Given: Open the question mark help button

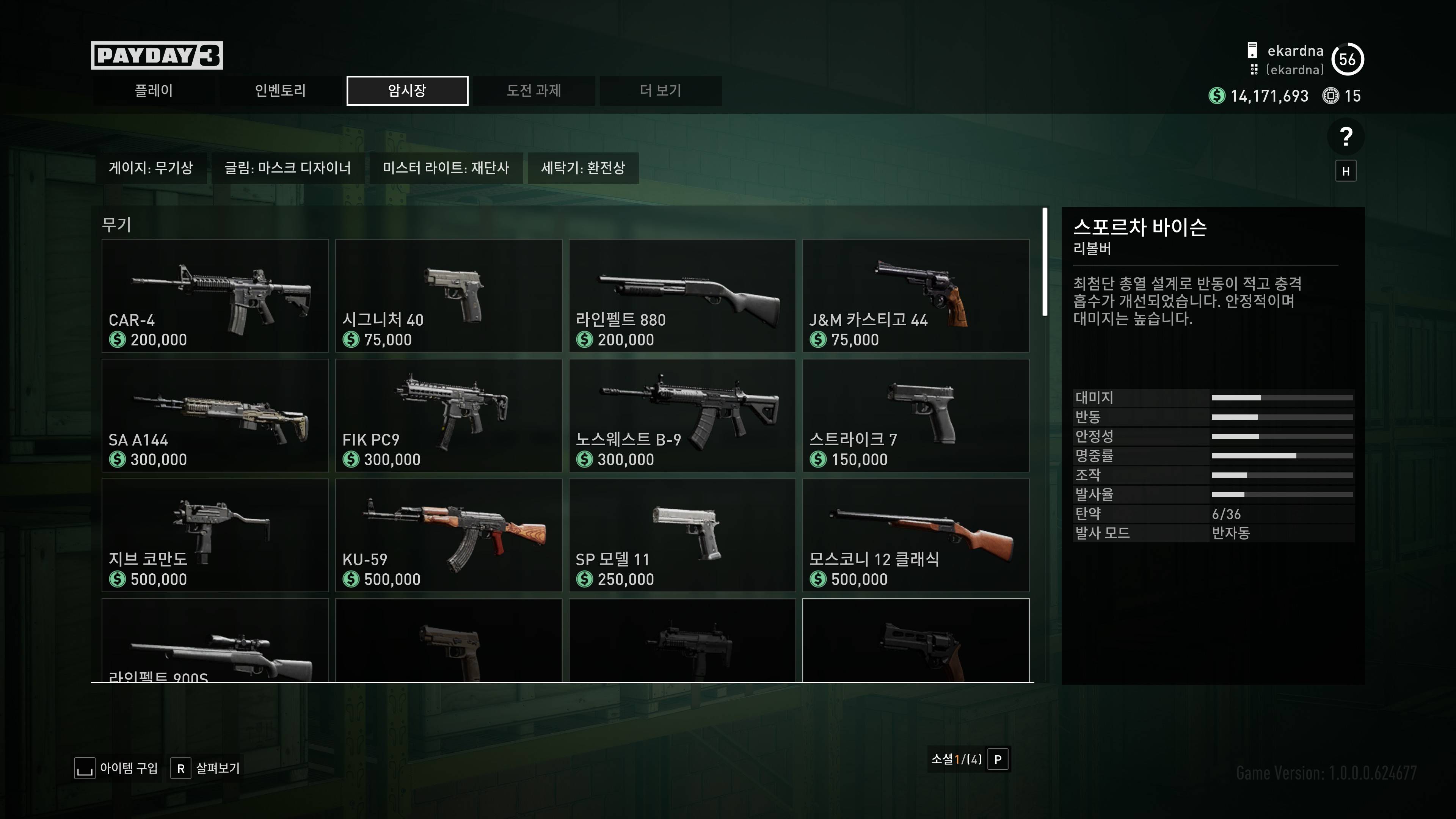Looking at the screenshot, I should click(1346, 137).
